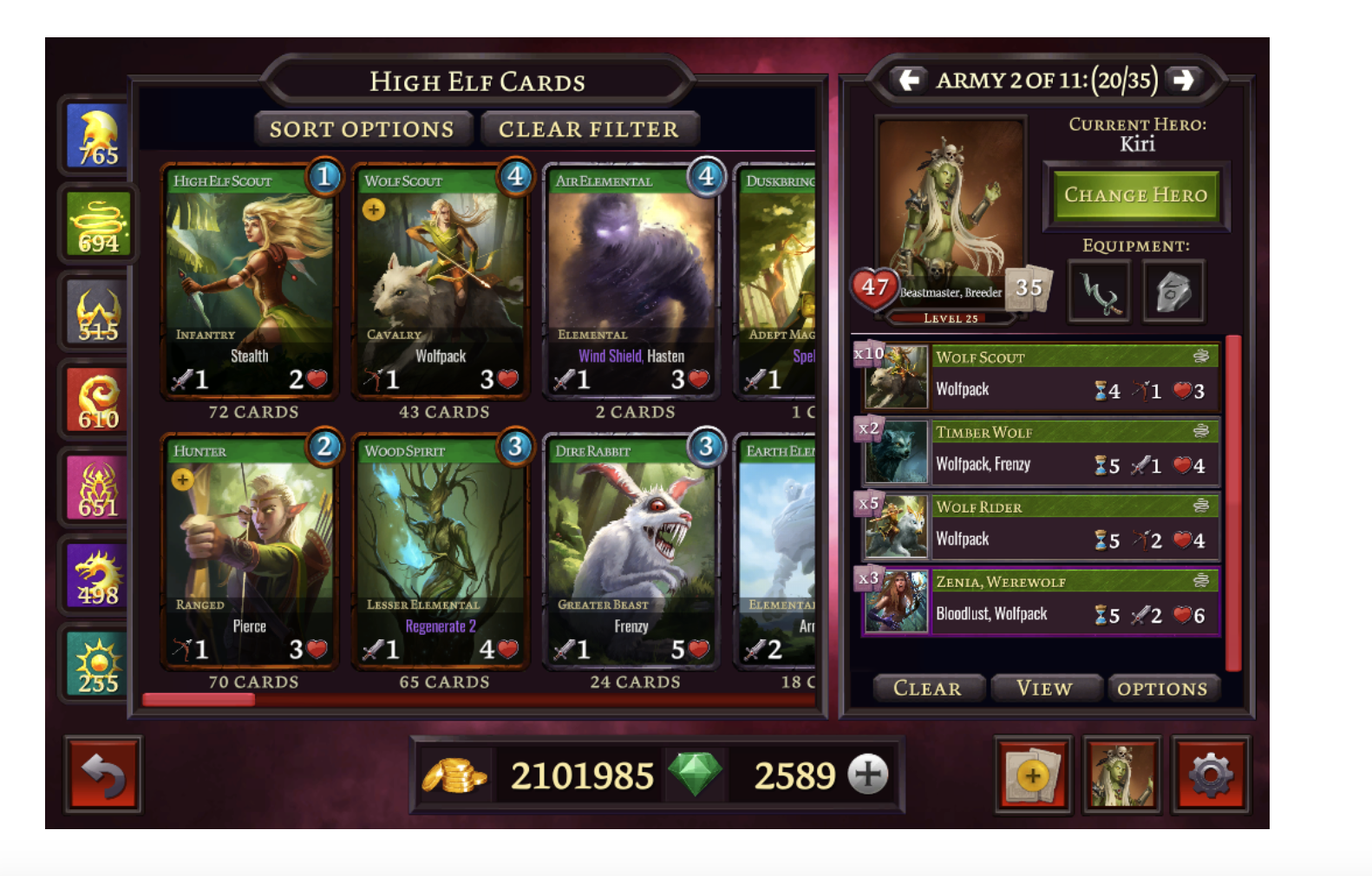The image size is (1372, 876).
Task: Select the blue helmet faction filter
Action: pyautogui.click(x=94, y=134)
